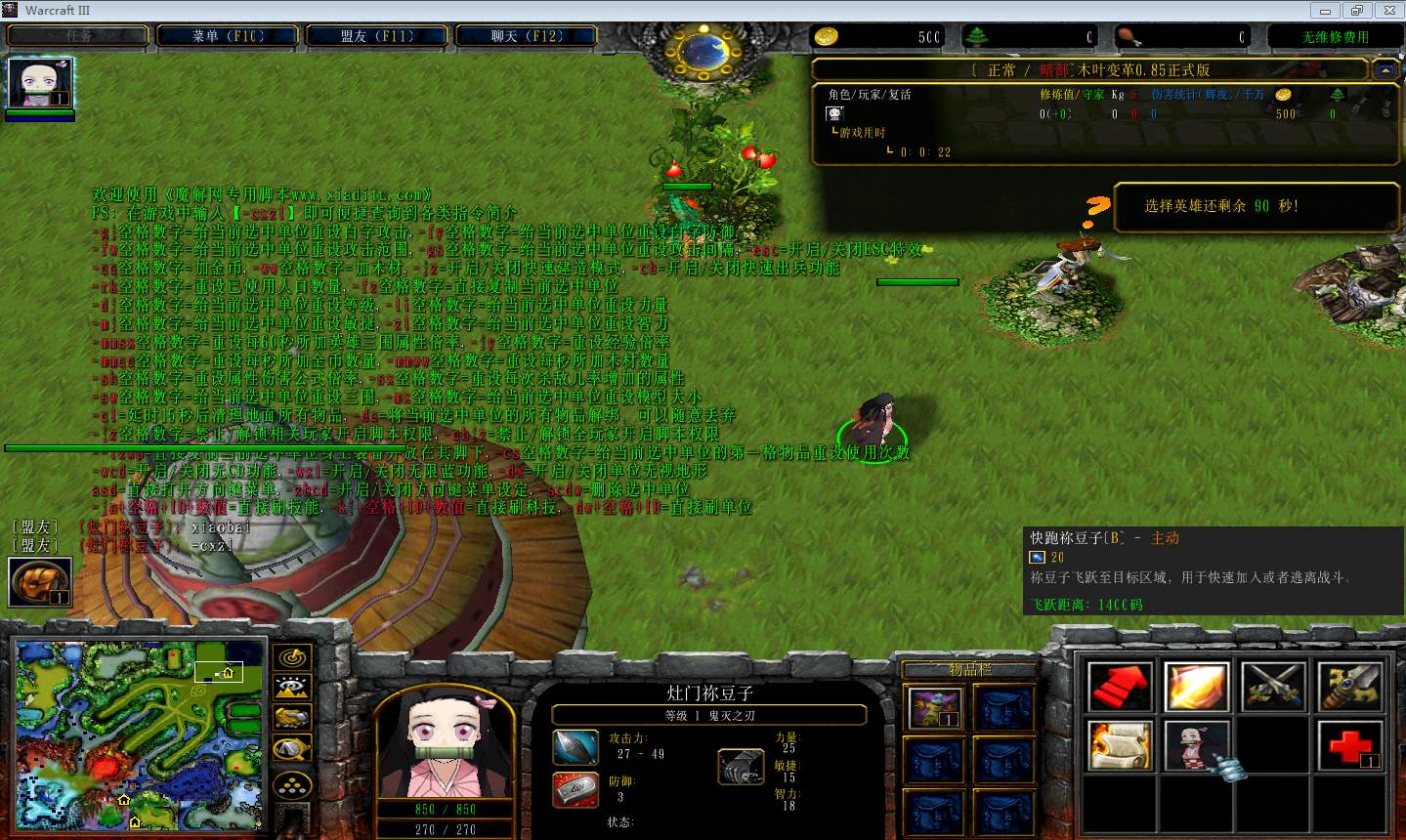This screenshot has width=1406, height=840.
Task: Select the hero portrait icon at top-left
Action: [40, 83]
